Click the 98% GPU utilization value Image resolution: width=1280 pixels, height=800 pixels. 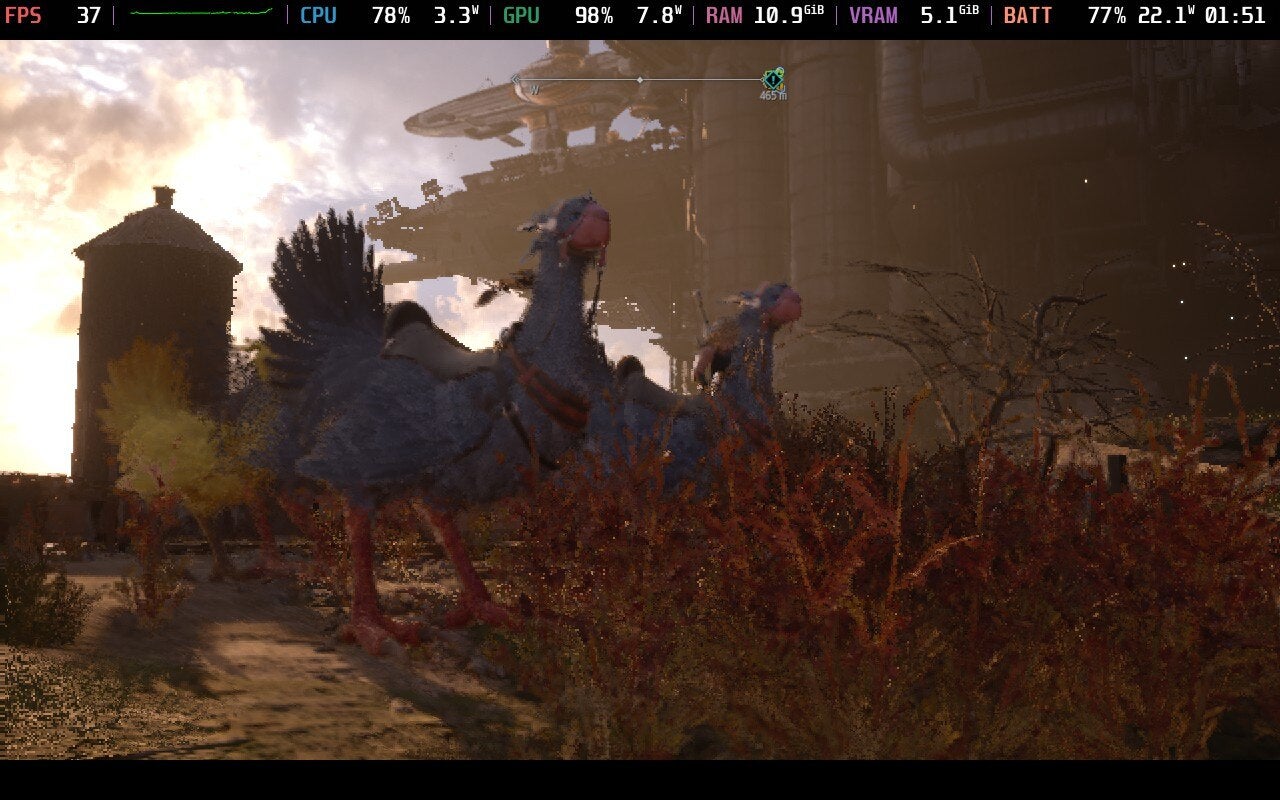pos(597,16)
